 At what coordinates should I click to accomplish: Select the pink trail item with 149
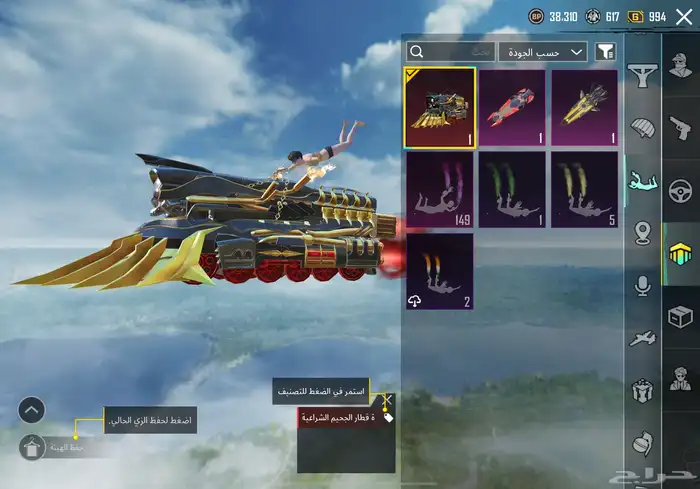click(x=439, y=189)
